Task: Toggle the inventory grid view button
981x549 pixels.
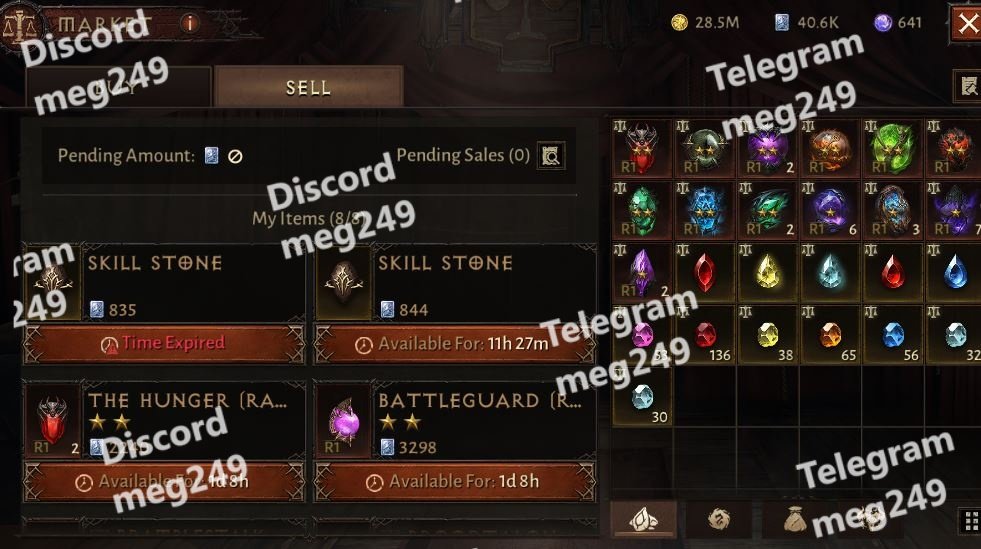Action: [x=968, y=519]
